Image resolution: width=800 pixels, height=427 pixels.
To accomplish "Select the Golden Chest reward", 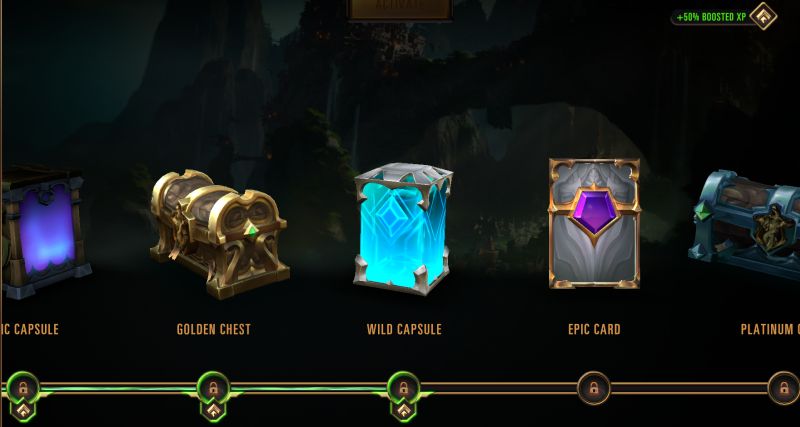I will pos(218,236).
